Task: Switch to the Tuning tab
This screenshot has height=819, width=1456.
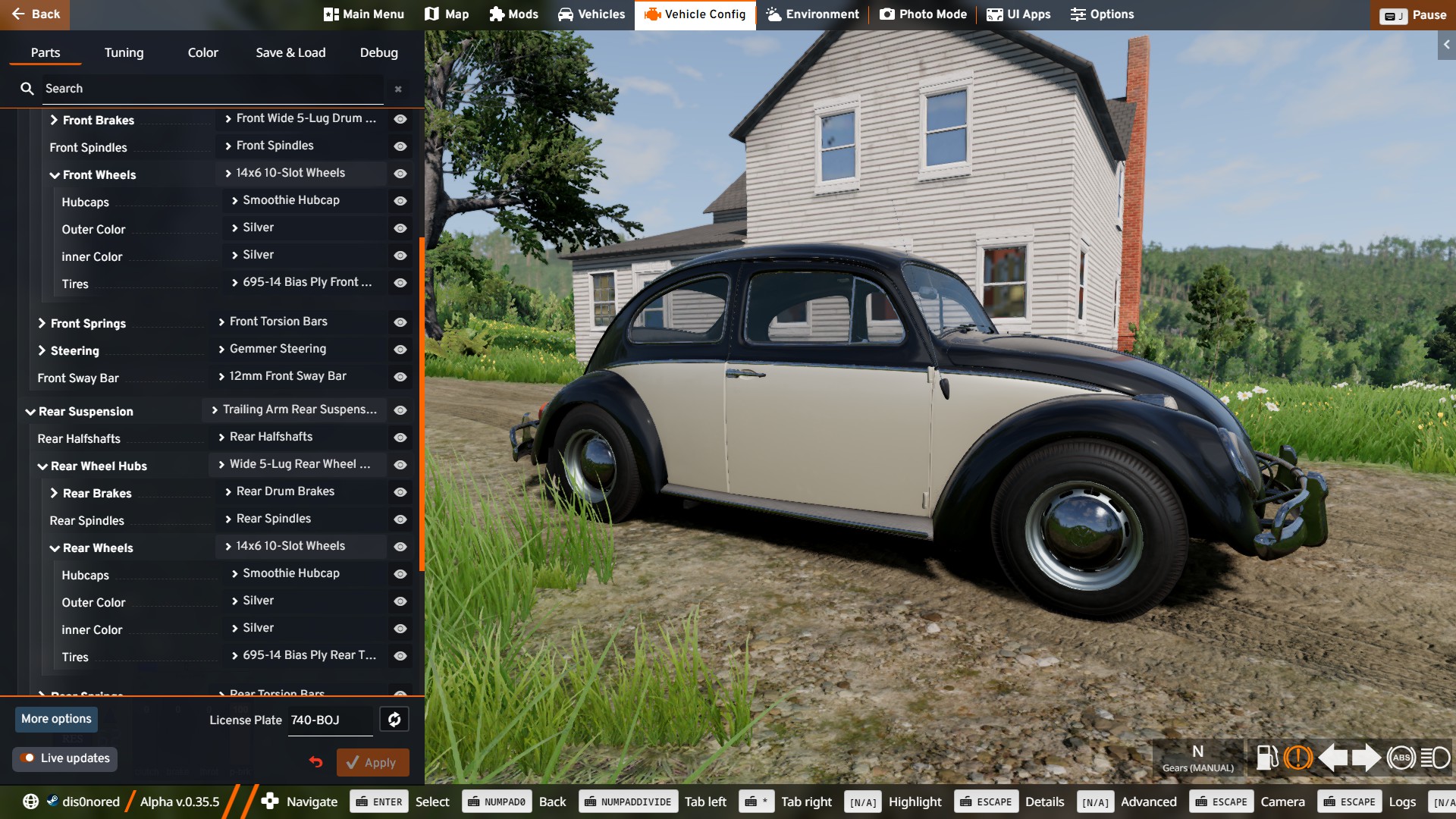Action: (x=124, y=52)
